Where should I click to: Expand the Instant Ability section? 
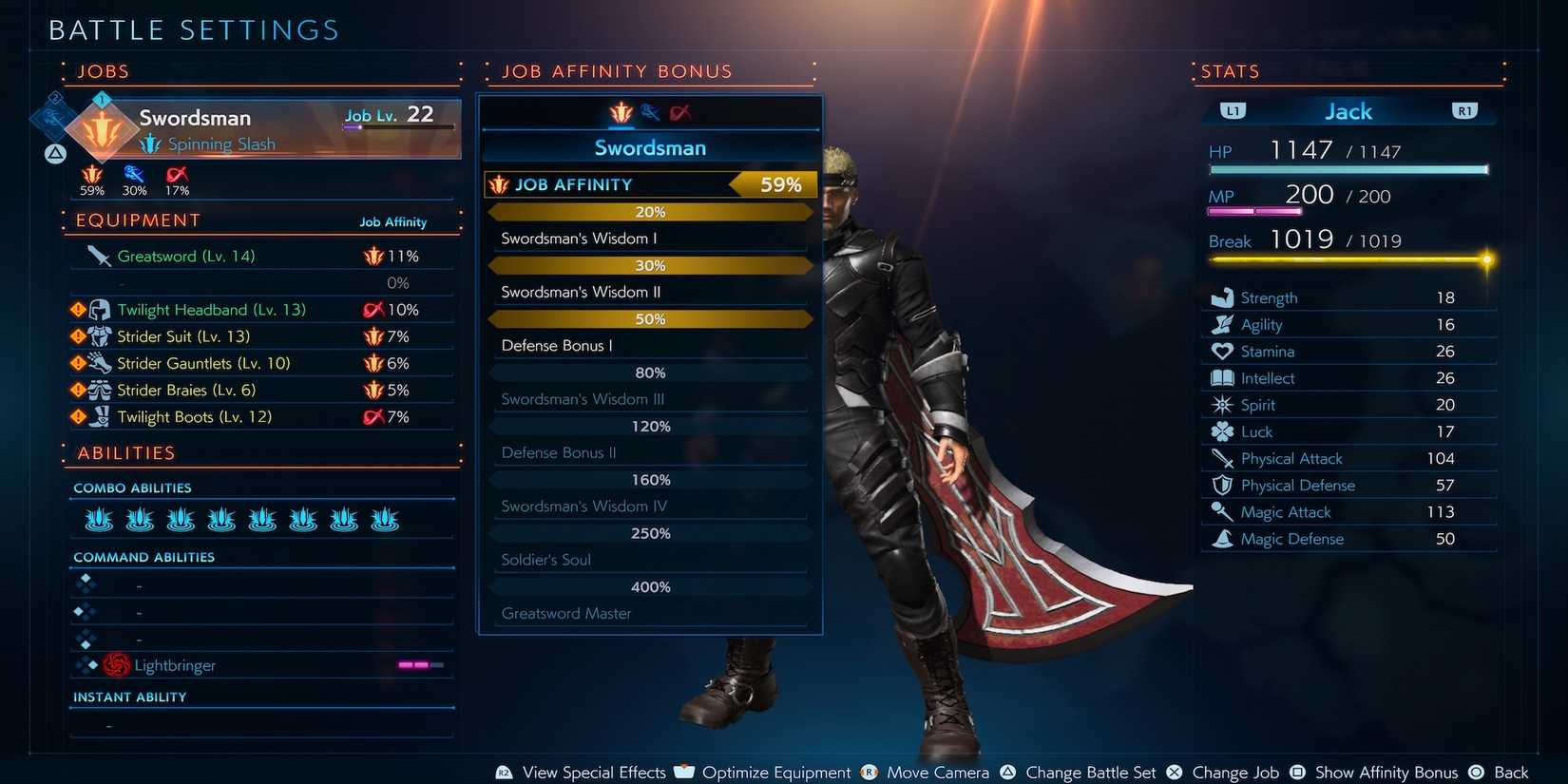pos(130,696)
